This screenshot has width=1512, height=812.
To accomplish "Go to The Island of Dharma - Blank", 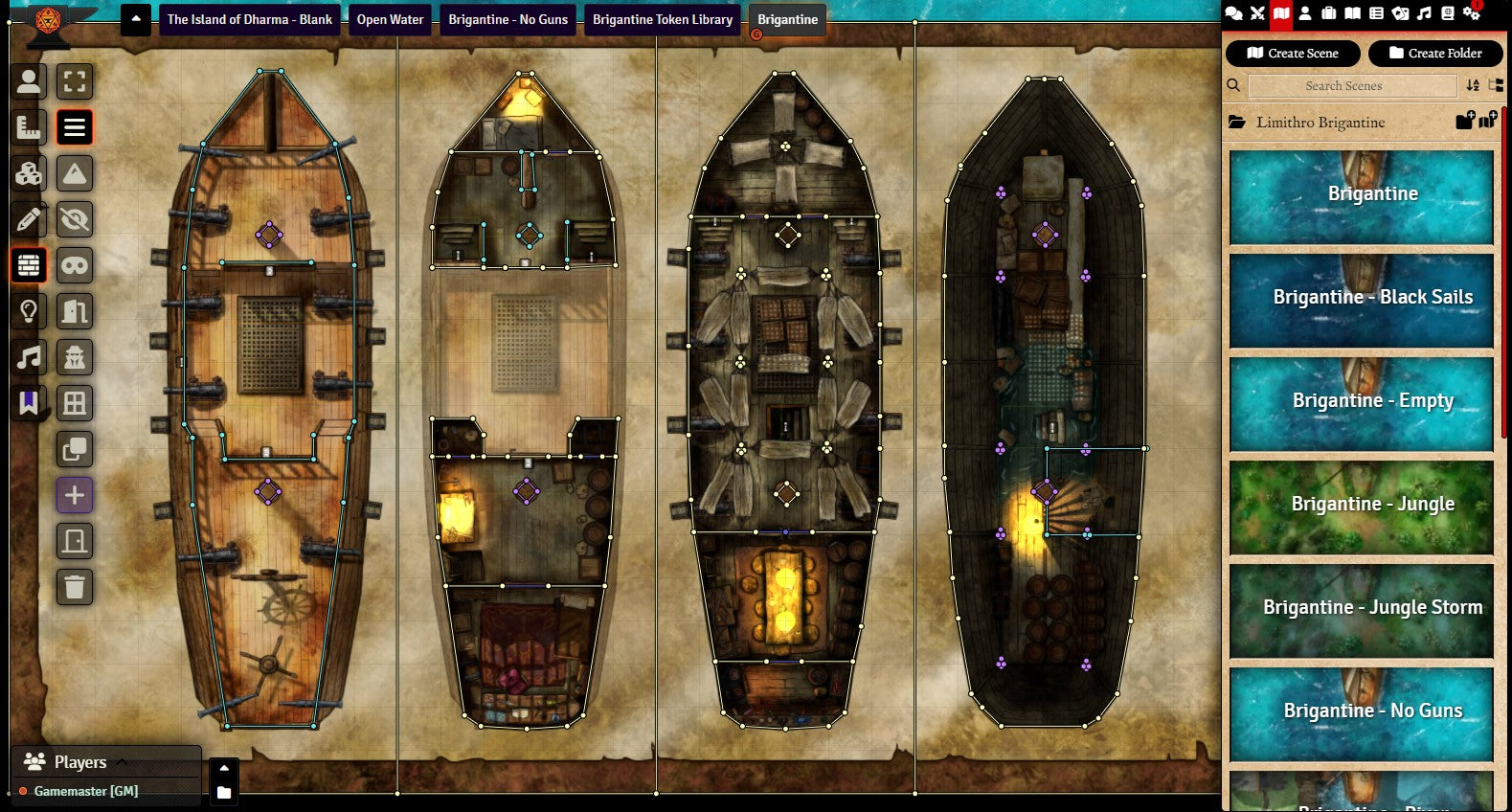I will point(249,19).
